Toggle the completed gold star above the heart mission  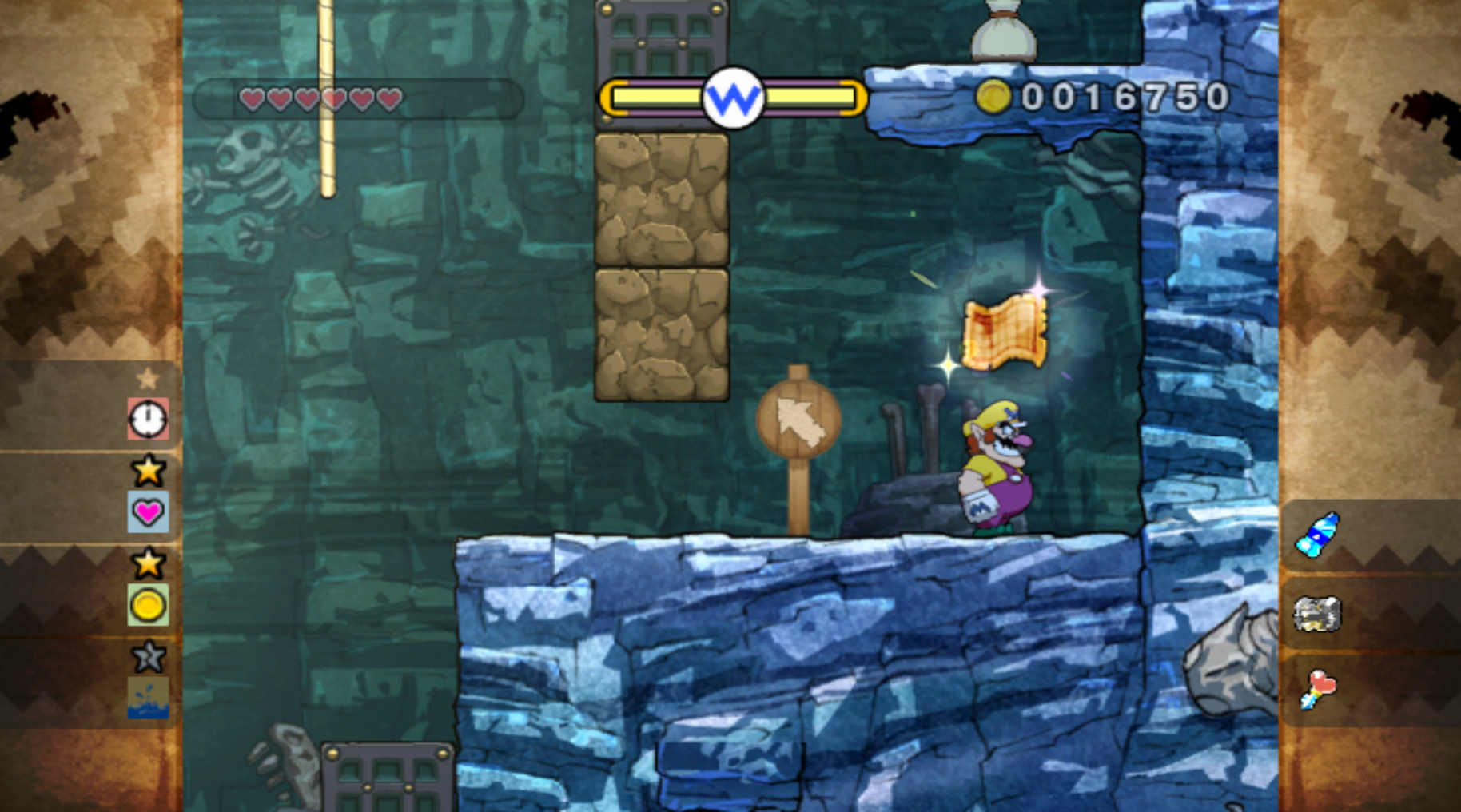[149, 471]
